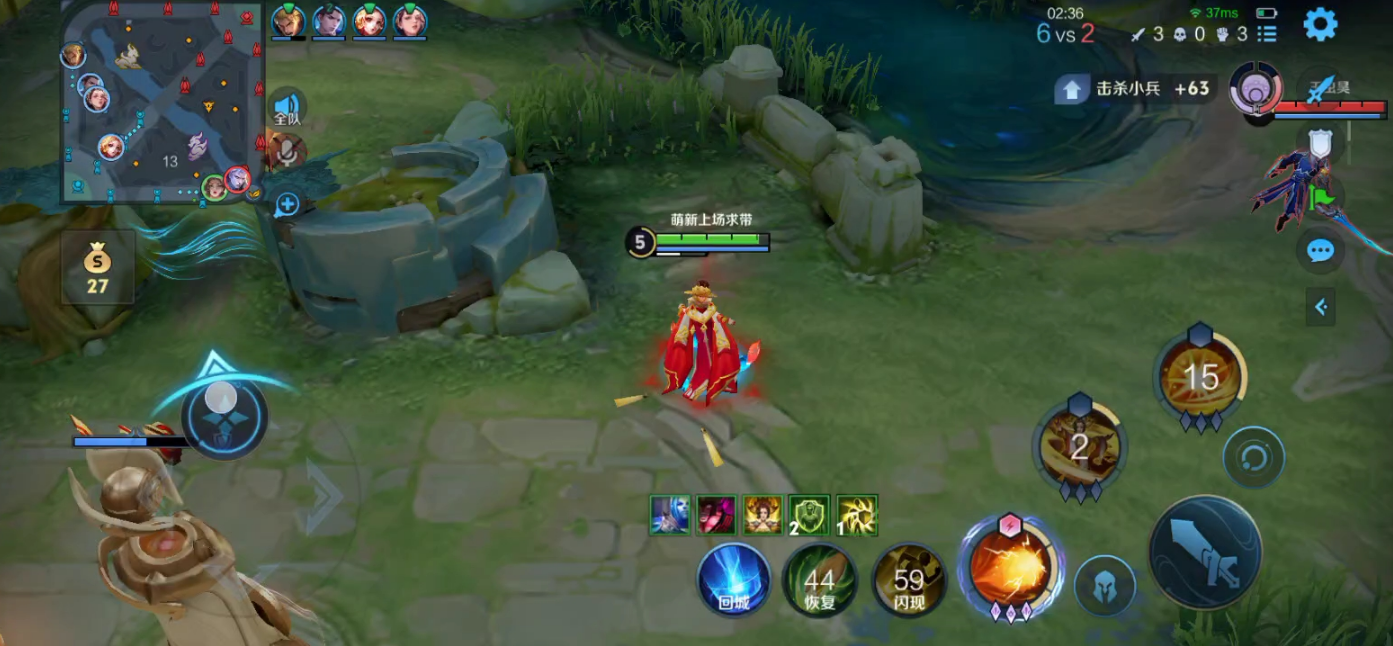Collapse the right-side signal panel arrow

1320,307
